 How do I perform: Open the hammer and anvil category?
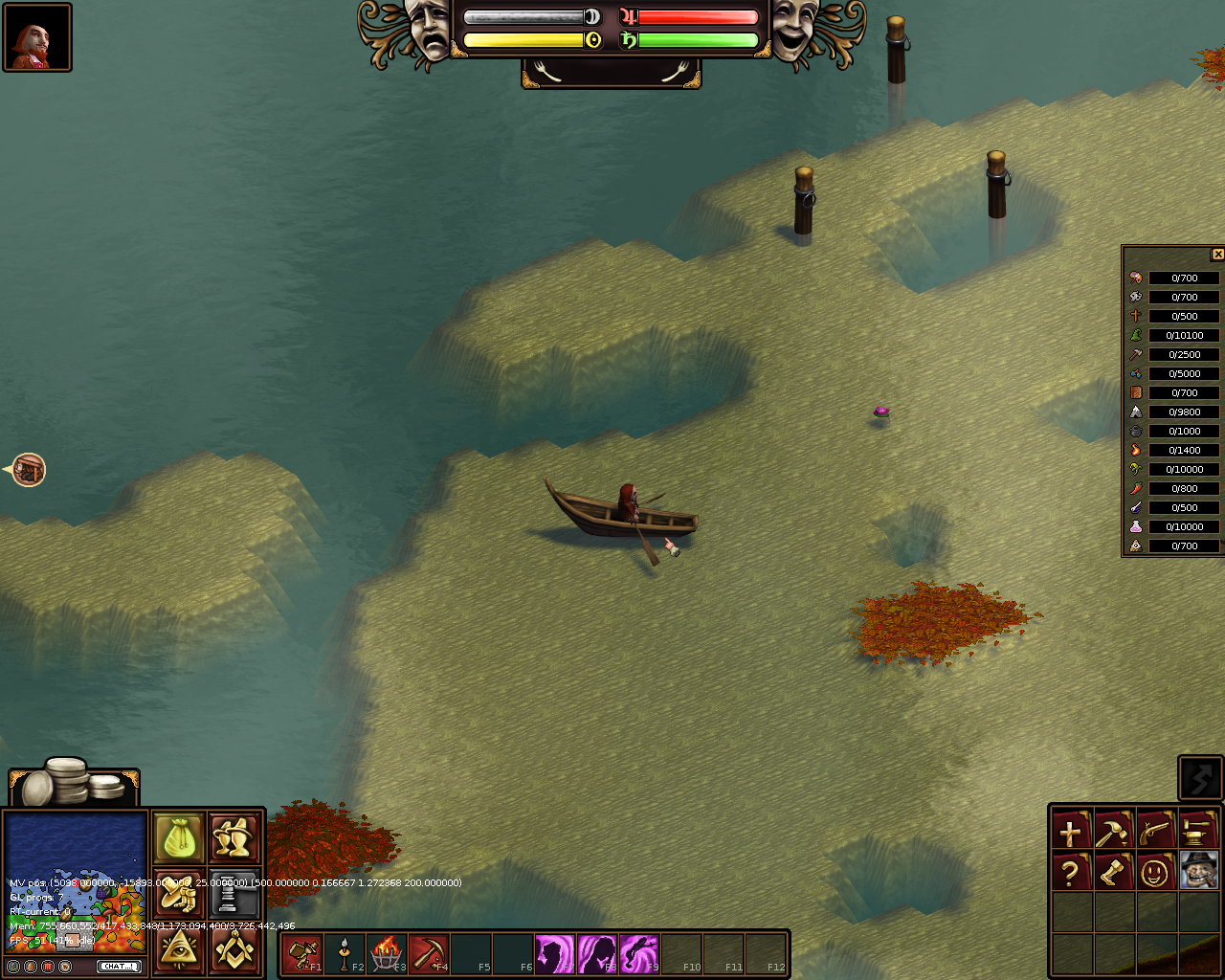tap(1197, 831)
